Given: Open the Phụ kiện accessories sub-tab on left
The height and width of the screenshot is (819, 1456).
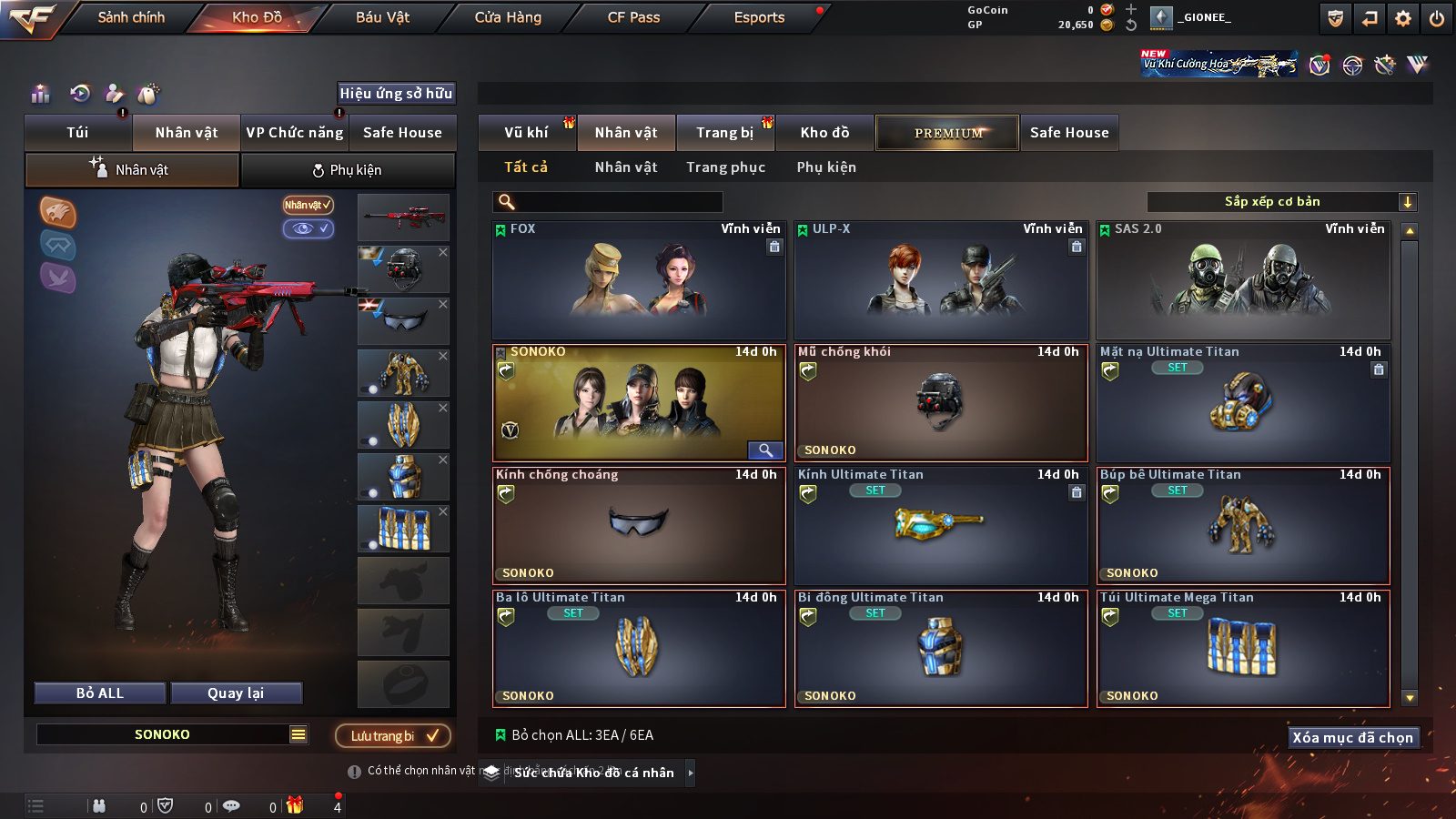Looking at the screenshot, I should [348, 170].
